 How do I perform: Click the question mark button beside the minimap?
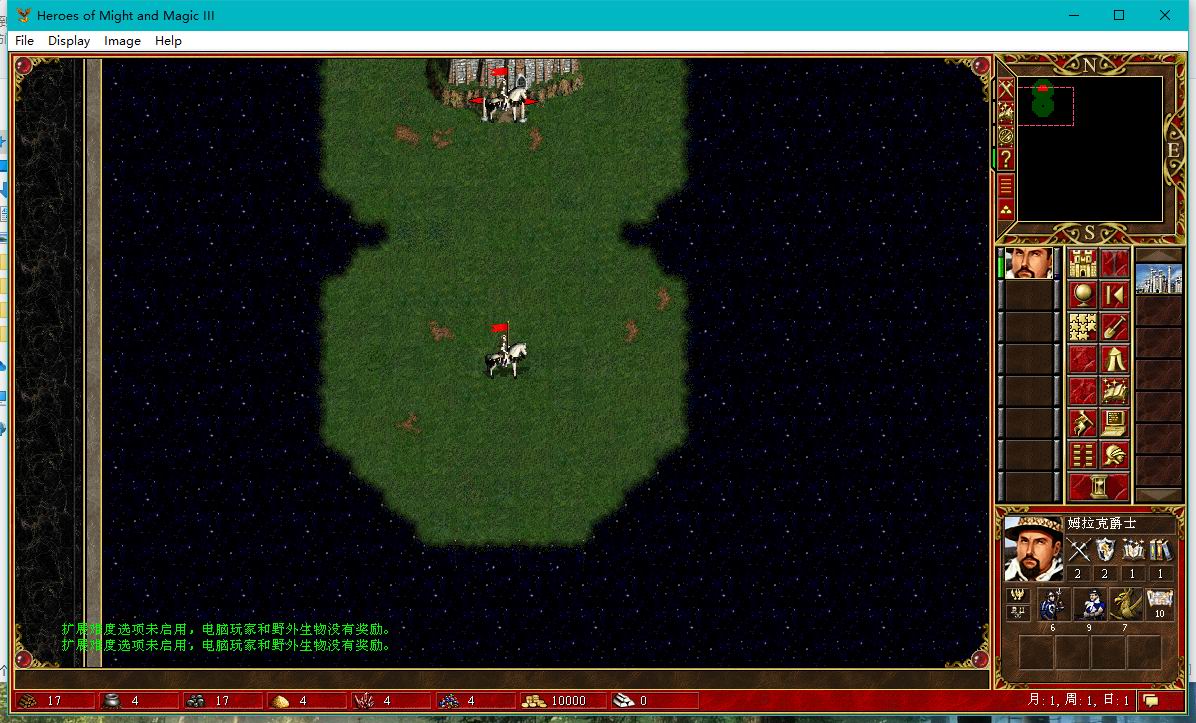point(1006,160)
